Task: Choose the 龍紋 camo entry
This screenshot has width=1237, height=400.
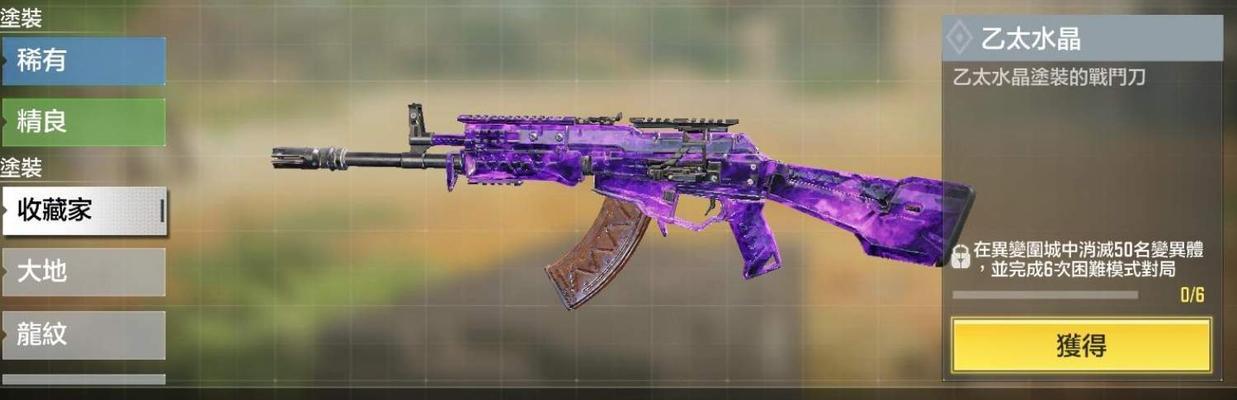Action: [x=83, y=334]
